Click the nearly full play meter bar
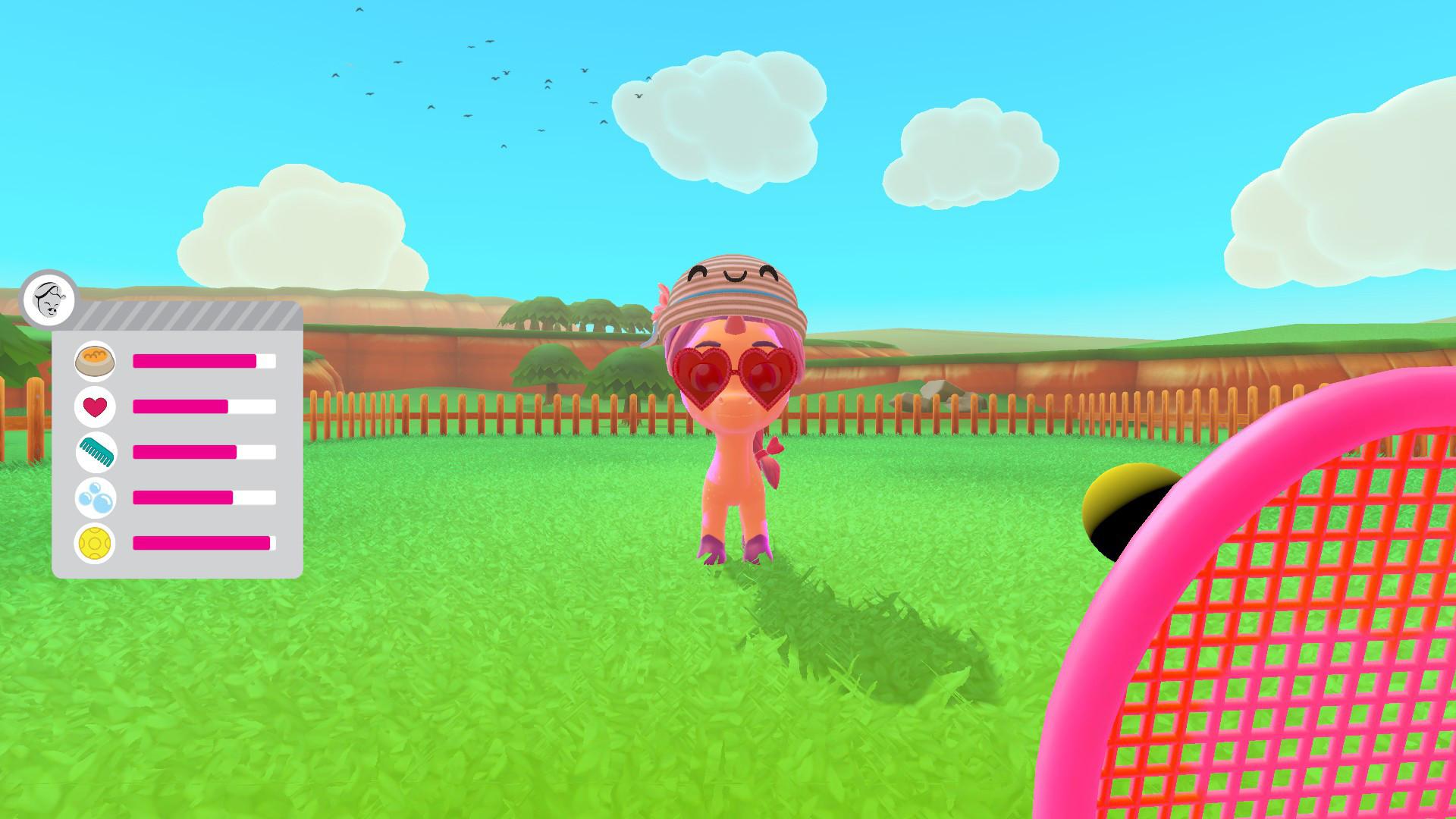This screenshot has height=819, width=1456. click(x=201, y=544)
